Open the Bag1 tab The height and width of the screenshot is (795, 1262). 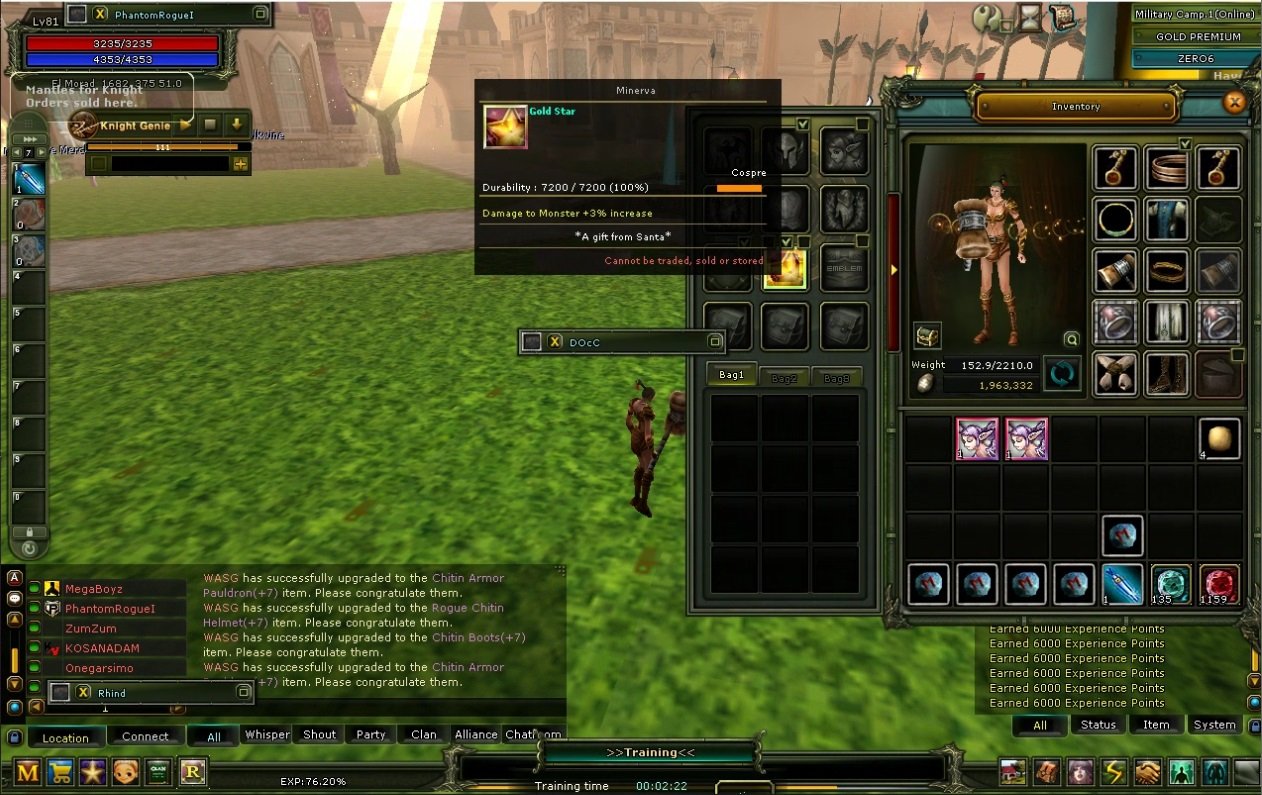(732, 376)
